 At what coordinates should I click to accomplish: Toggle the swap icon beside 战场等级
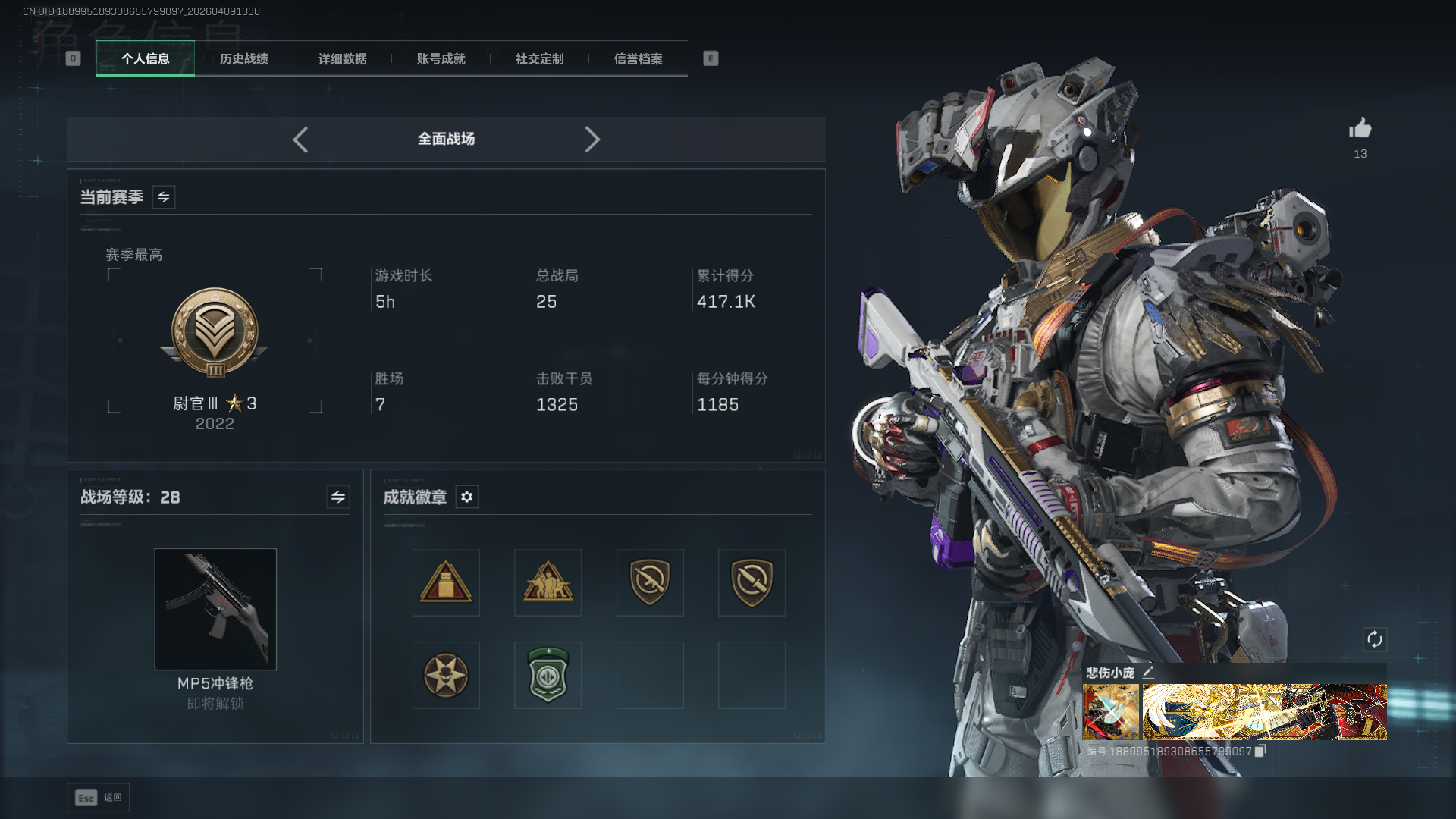pyautogui.click(x=338, y=497)
